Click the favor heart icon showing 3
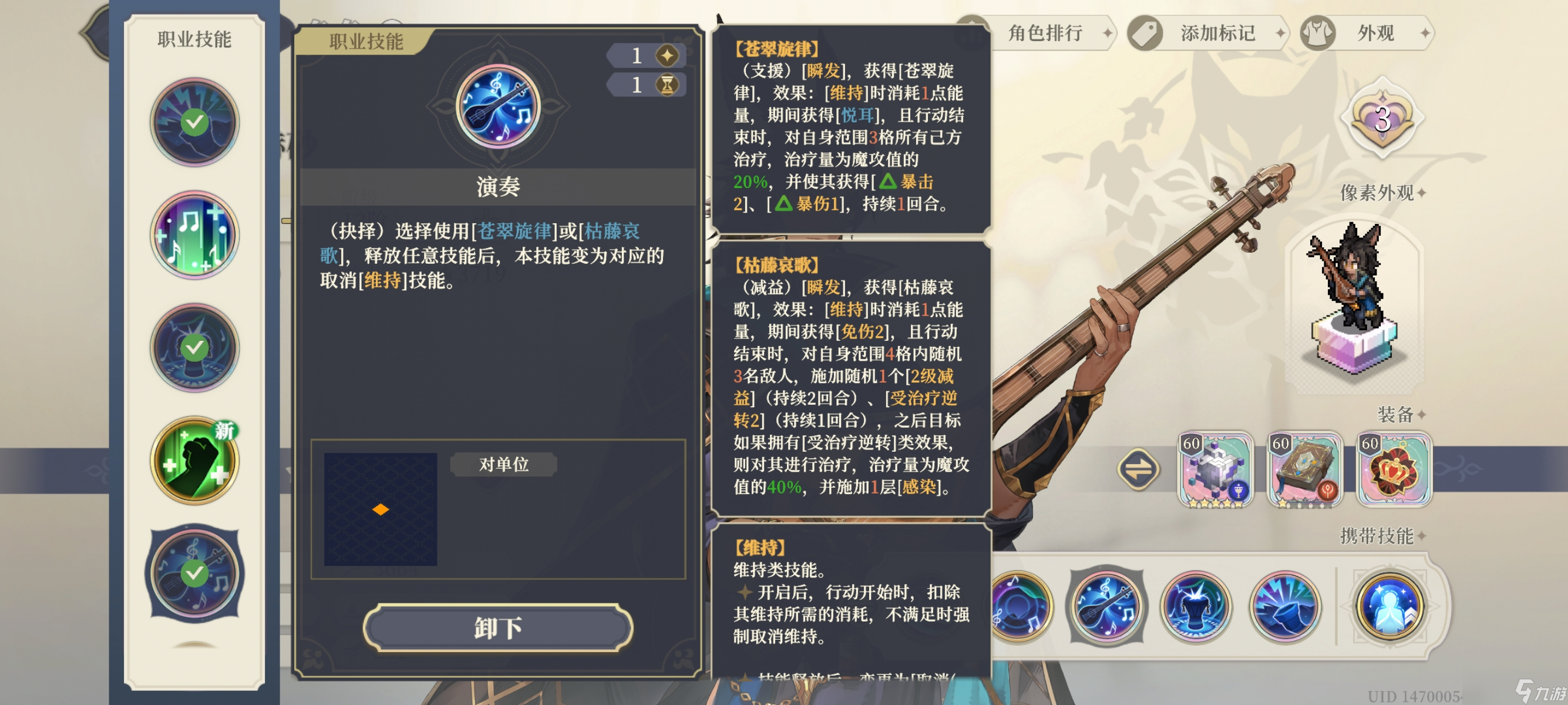Screen dimensions: 1568x705 tap(1382, 120)
